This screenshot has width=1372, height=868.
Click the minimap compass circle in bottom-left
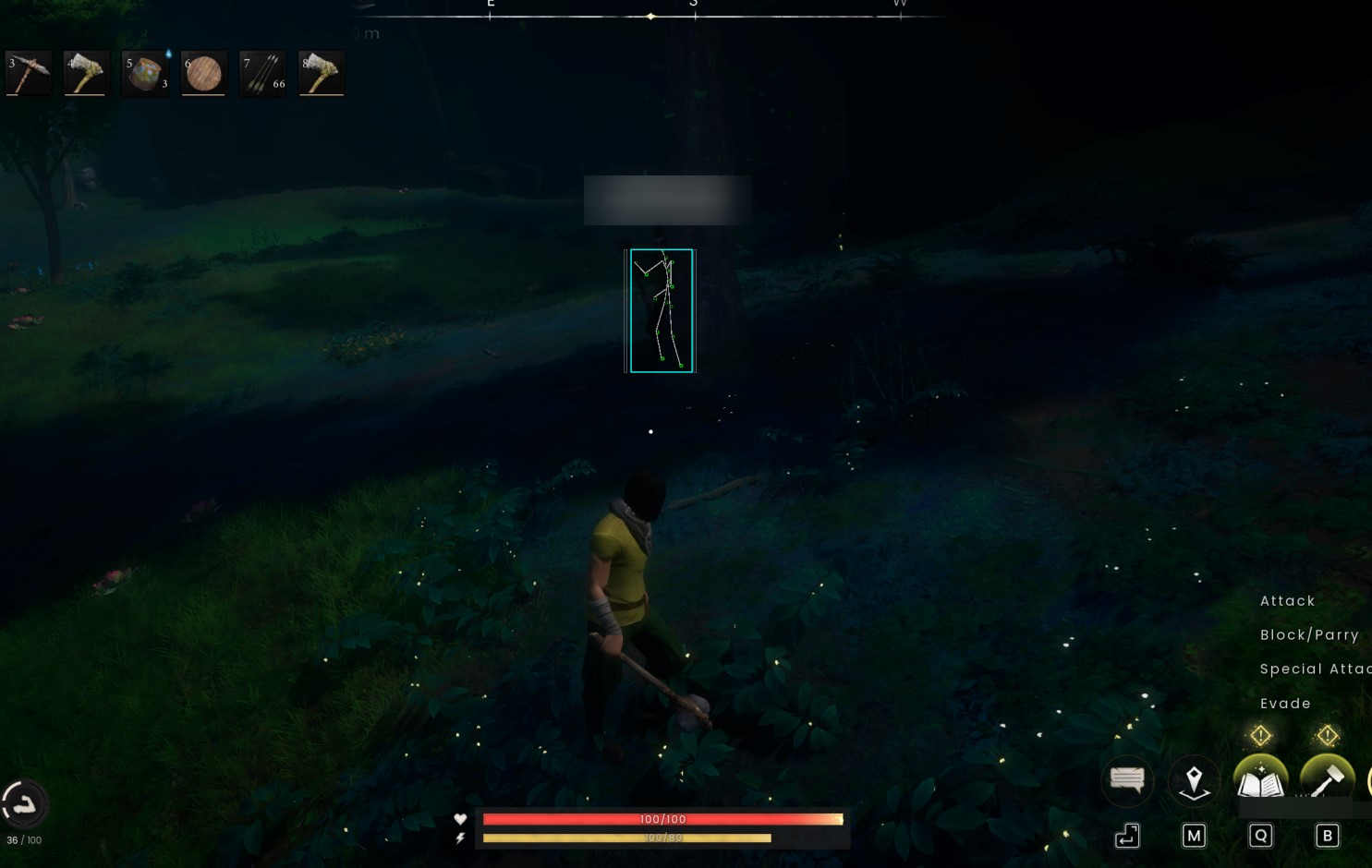(x=25, y=804)
